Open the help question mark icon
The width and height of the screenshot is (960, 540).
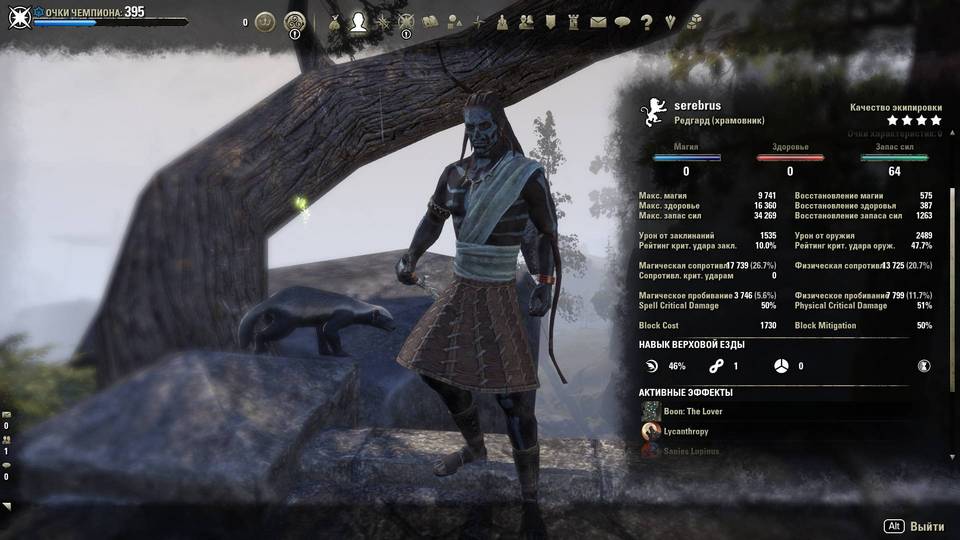tap(646, 21)
